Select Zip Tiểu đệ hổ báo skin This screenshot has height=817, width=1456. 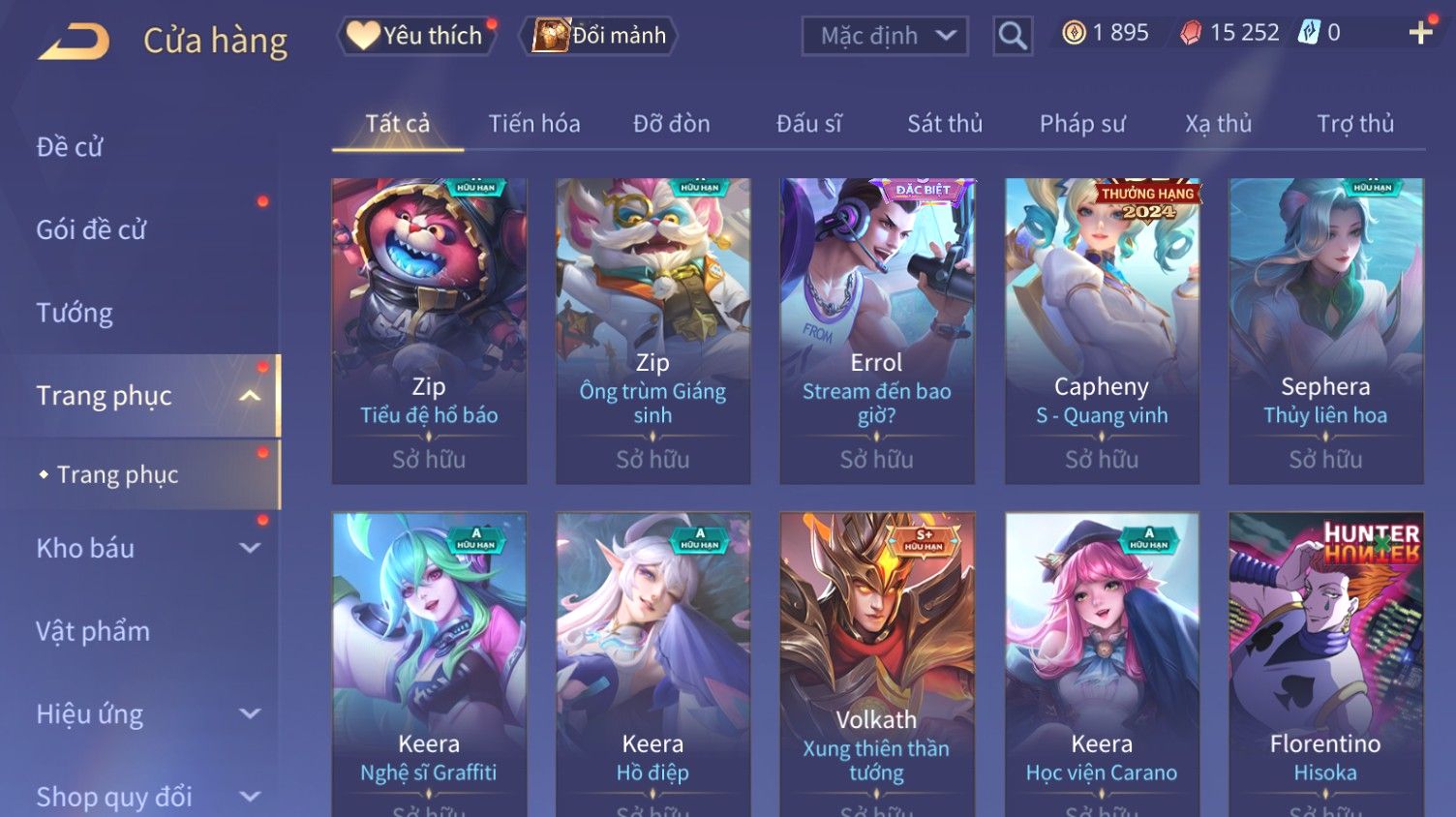(x=429, y=329)
